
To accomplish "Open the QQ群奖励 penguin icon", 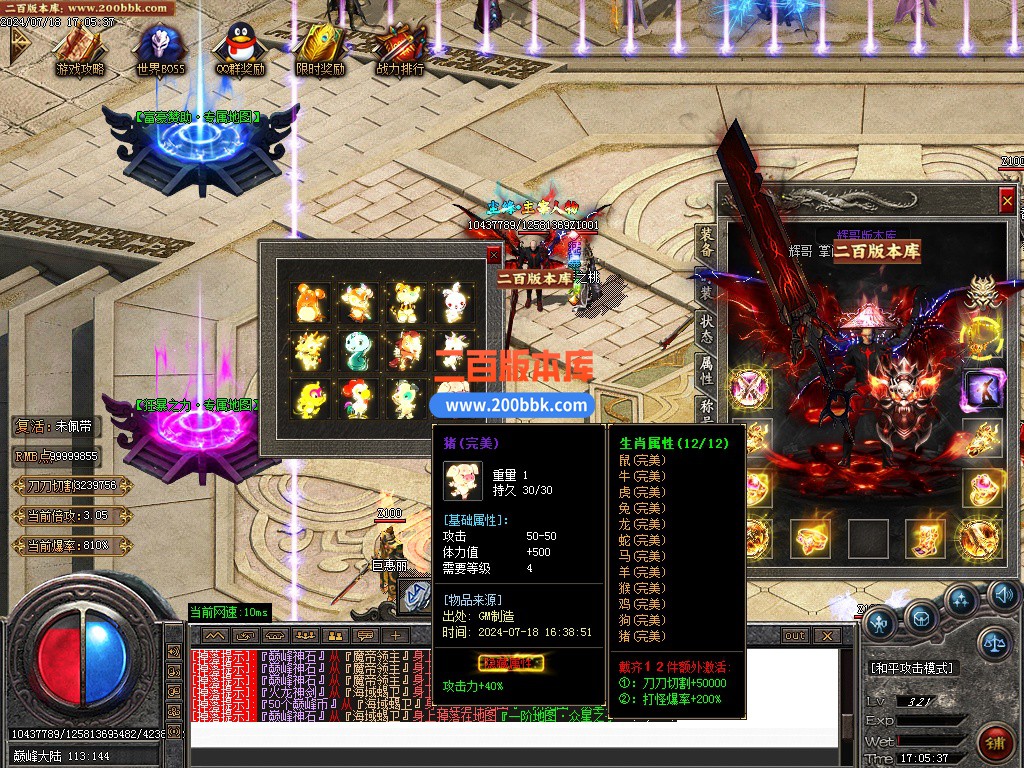I will pos(239,47).
